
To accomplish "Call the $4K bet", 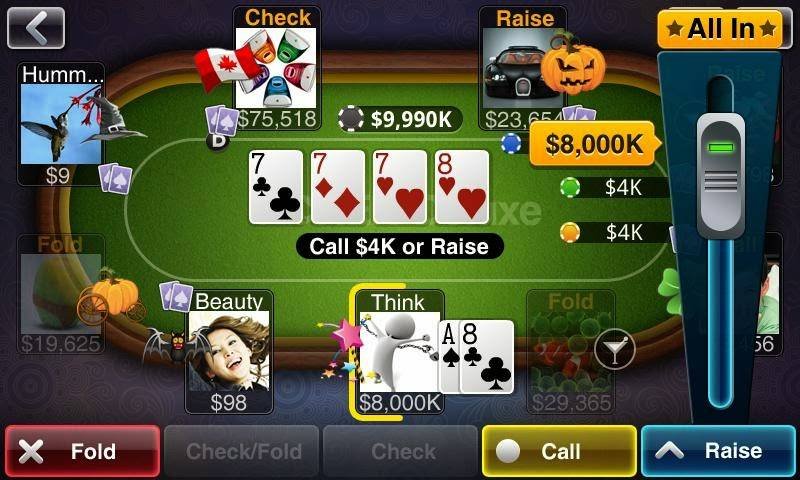I will [x=559, y=451].
